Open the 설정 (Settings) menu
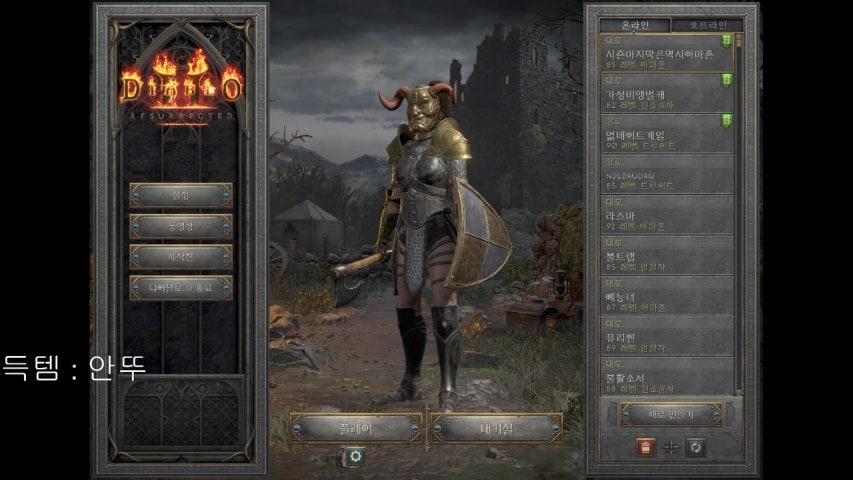The image size is (853, 480). pos(181,195)
